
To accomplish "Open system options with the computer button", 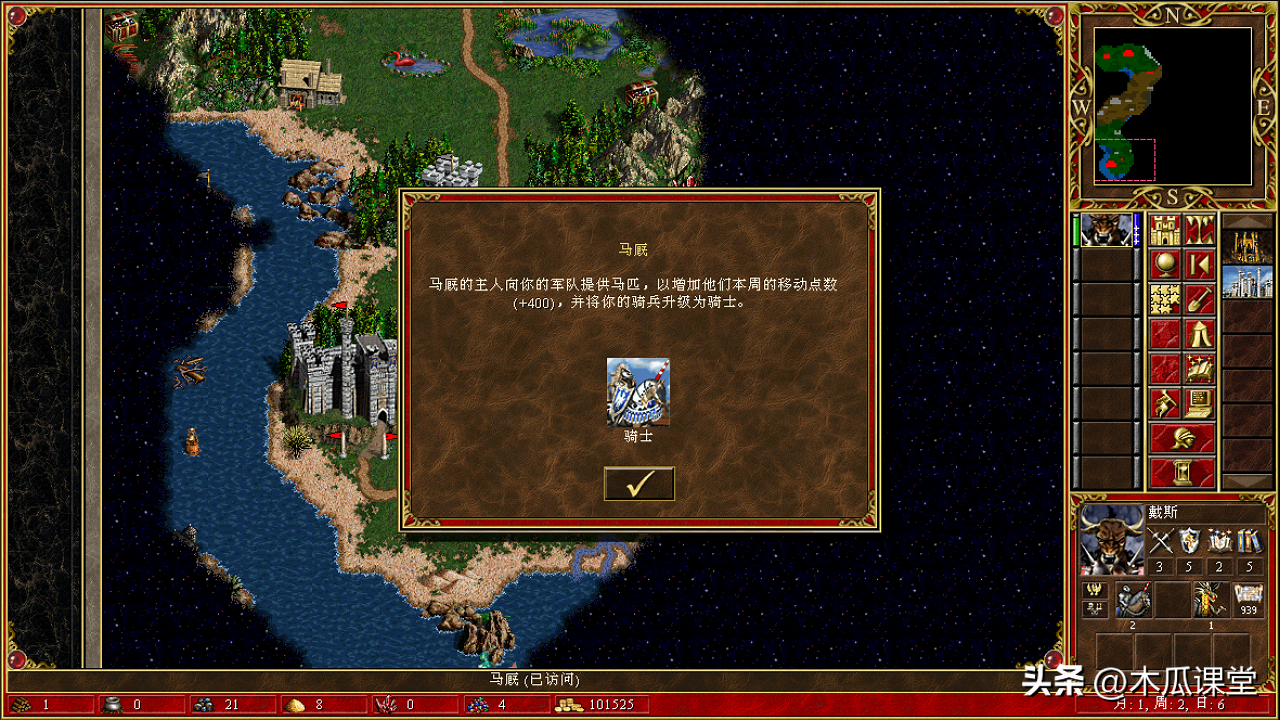I will click(1199, 403).
